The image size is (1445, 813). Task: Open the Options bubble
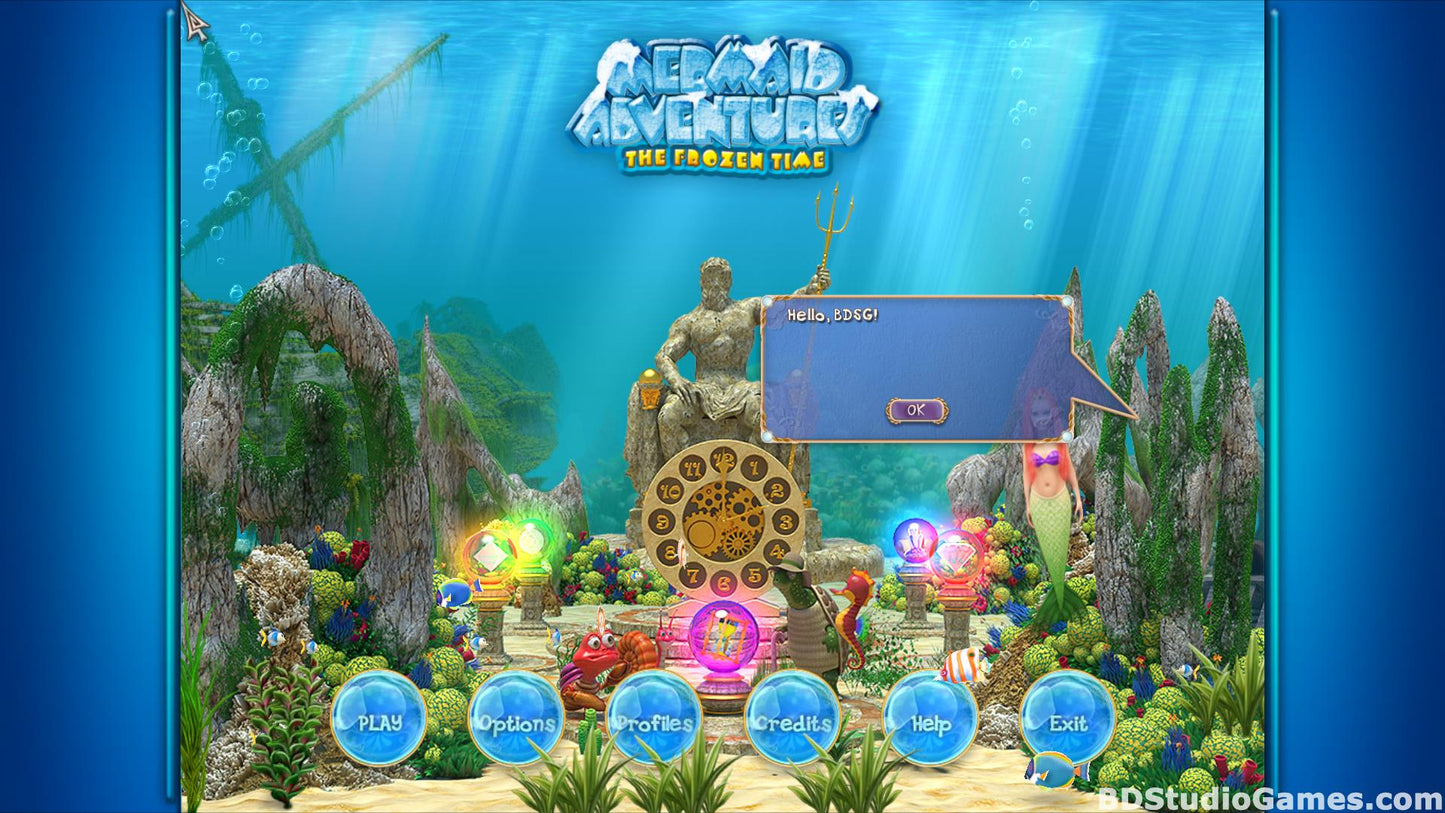click(x=516, y=721)
